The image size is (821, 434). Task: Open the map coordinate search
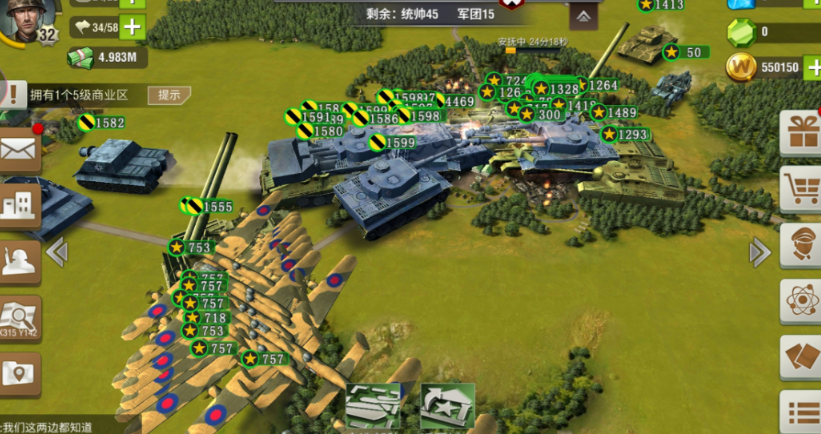tap(19, 316)
